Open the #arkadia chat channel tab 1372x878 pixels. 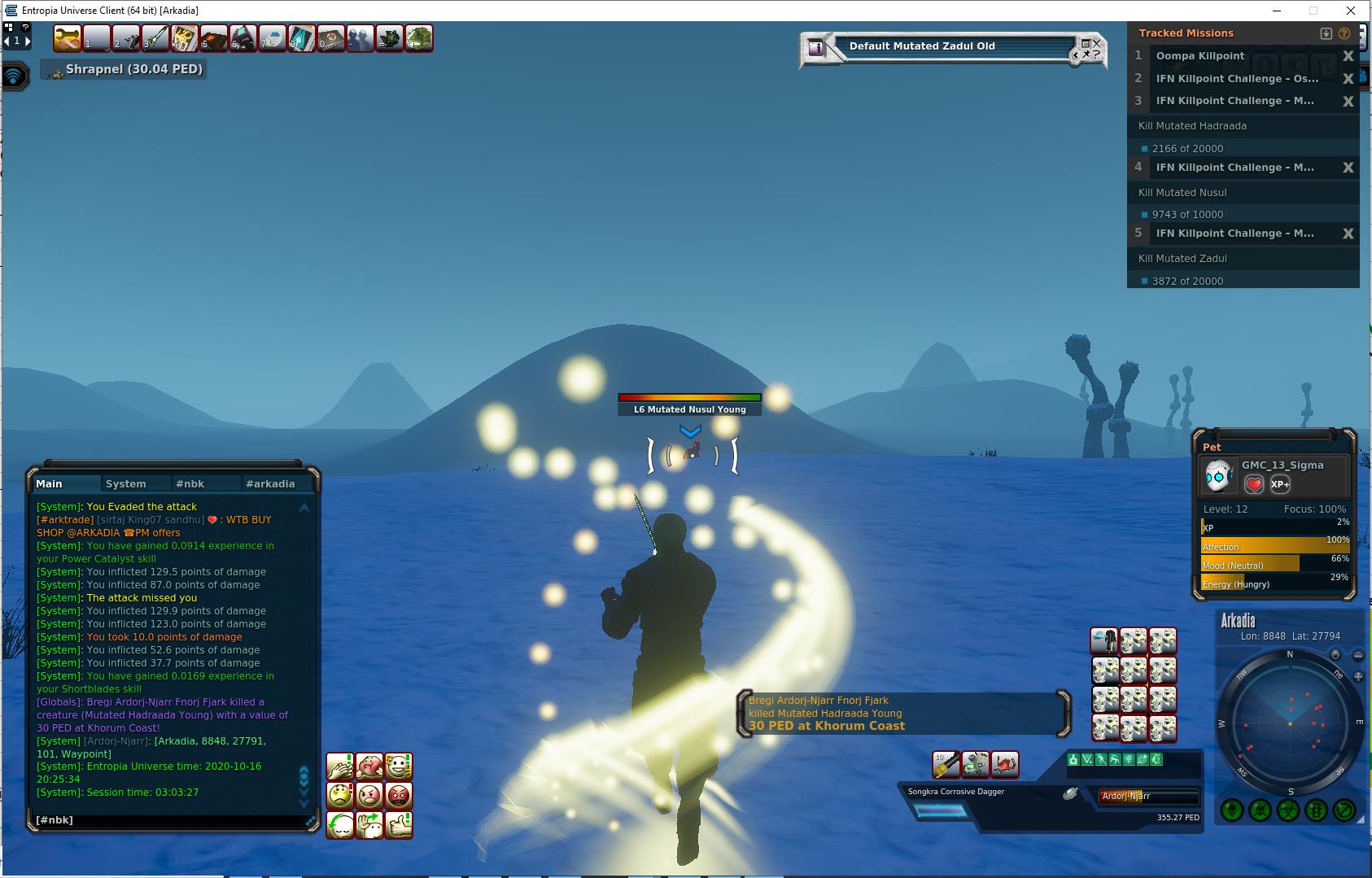click(270, 483)
